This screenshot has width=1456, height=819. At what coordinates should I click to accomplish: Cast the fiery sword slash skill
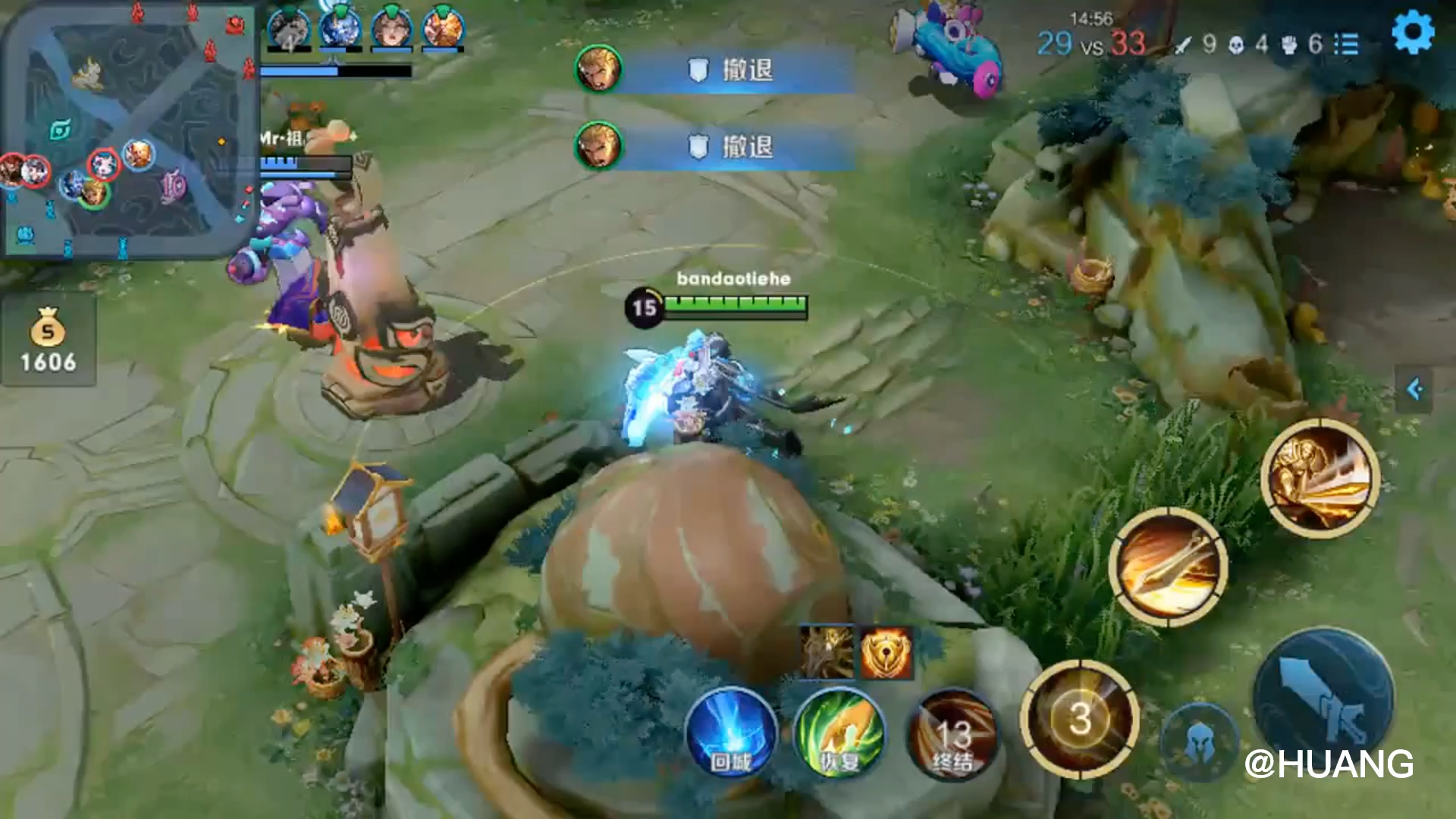pos(1168,567)
